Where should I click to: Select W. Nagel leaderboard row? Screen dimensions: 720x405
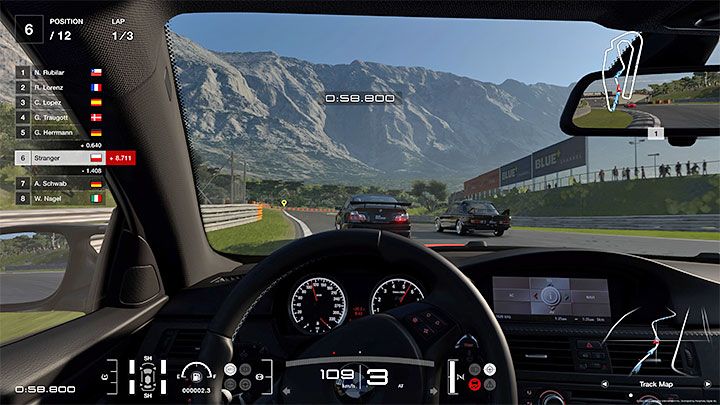(x=60, y=198)
